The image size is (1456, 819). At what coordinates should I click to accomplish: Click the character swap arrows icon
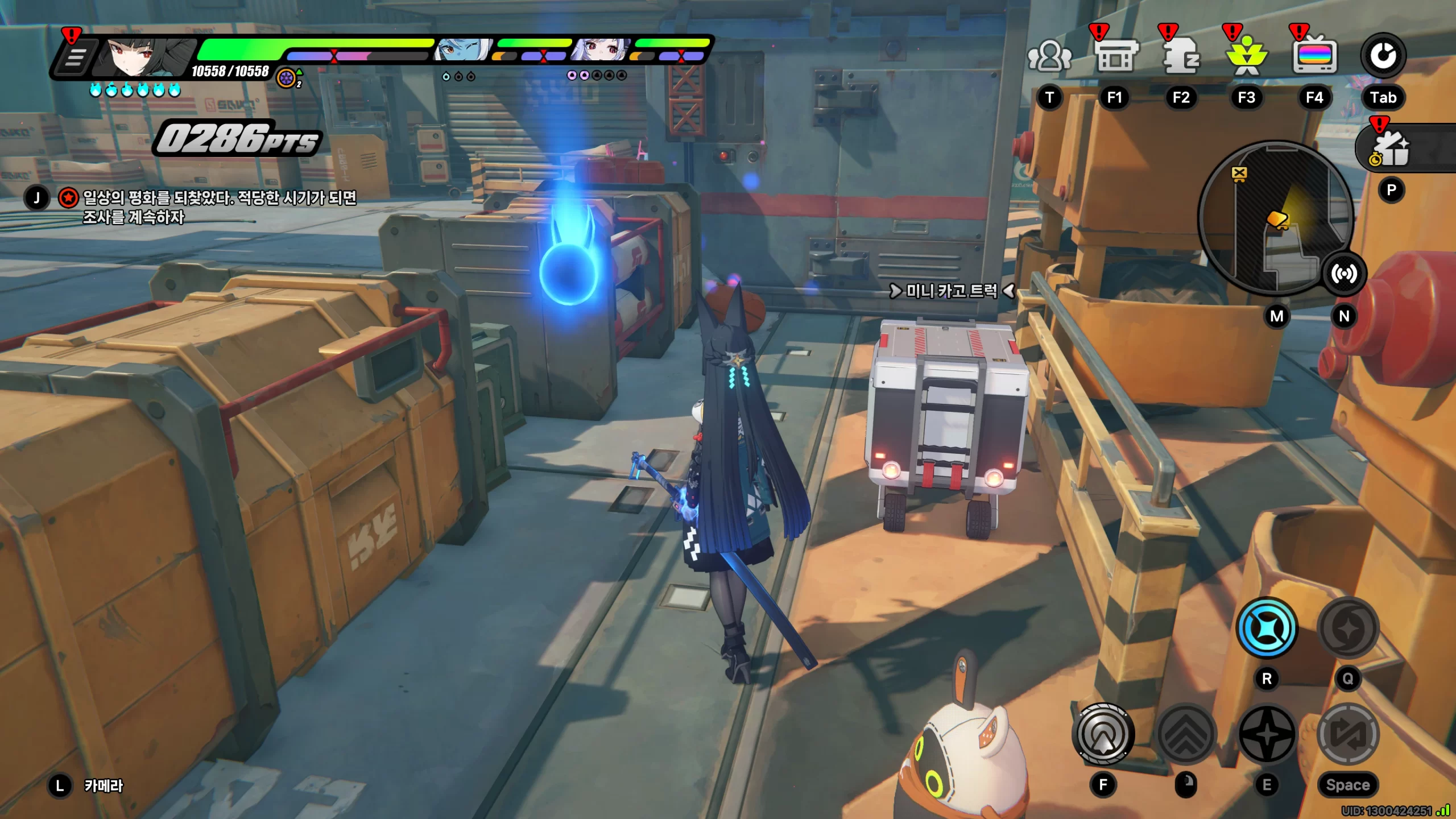pyautogui.click(x=1347, y=734)
